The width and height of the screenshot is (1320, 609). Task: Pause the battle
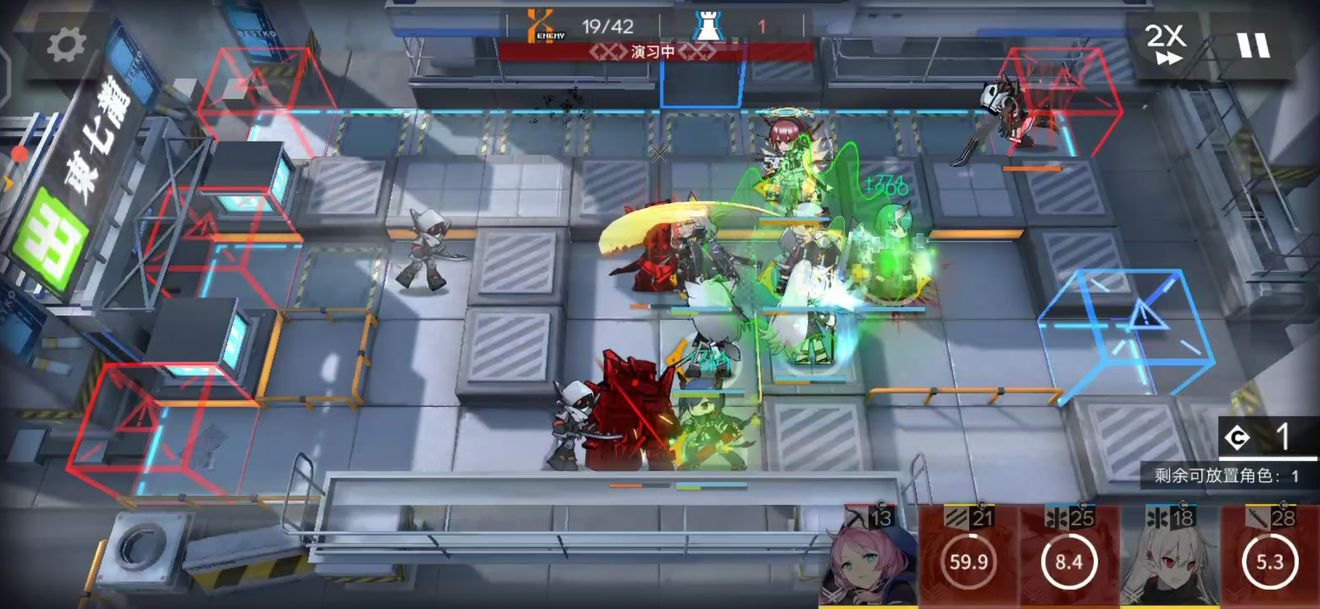point(1252,45)
